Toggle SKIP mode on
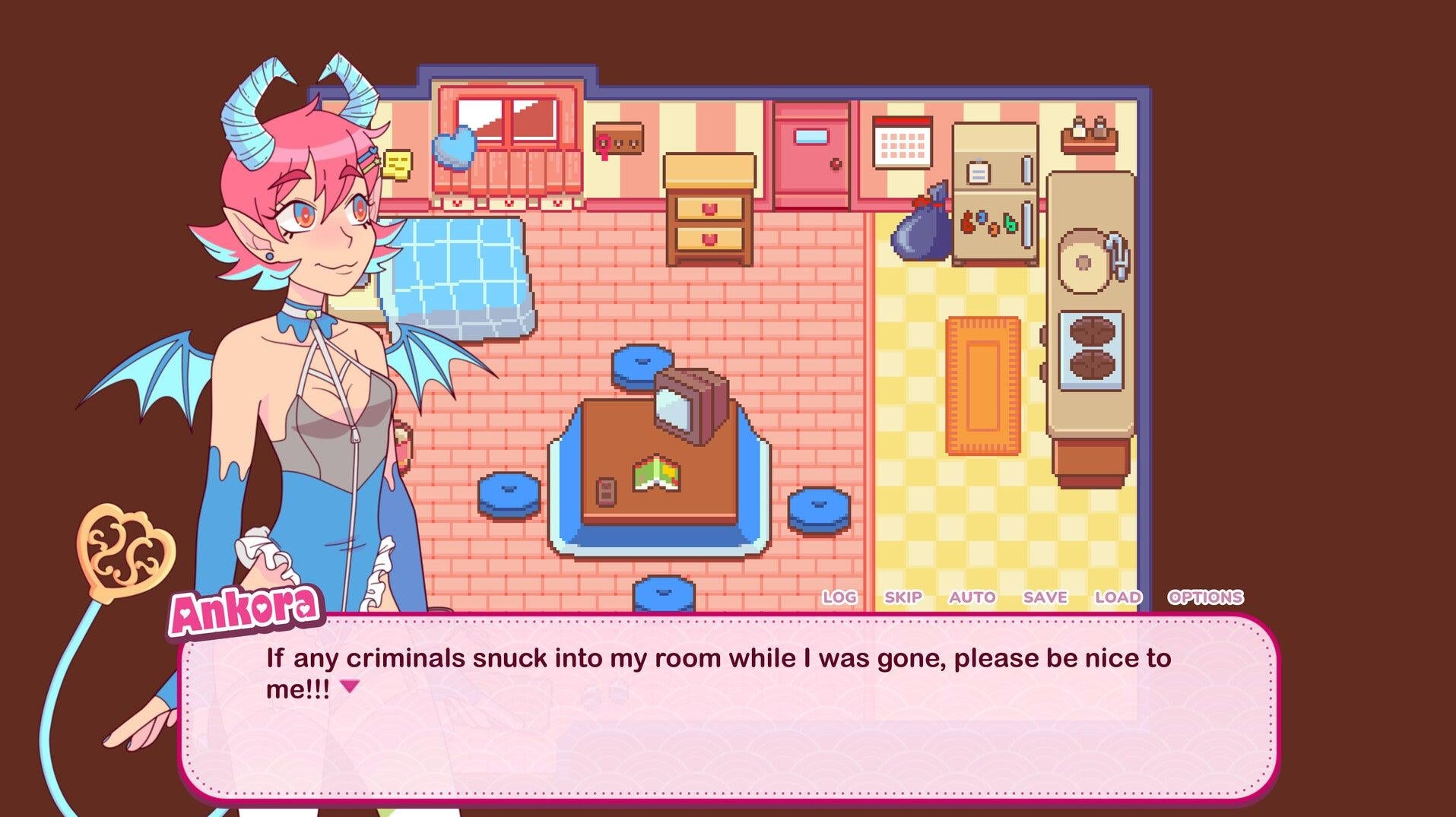Screen dimensions: 1456x817 (903, 597)
